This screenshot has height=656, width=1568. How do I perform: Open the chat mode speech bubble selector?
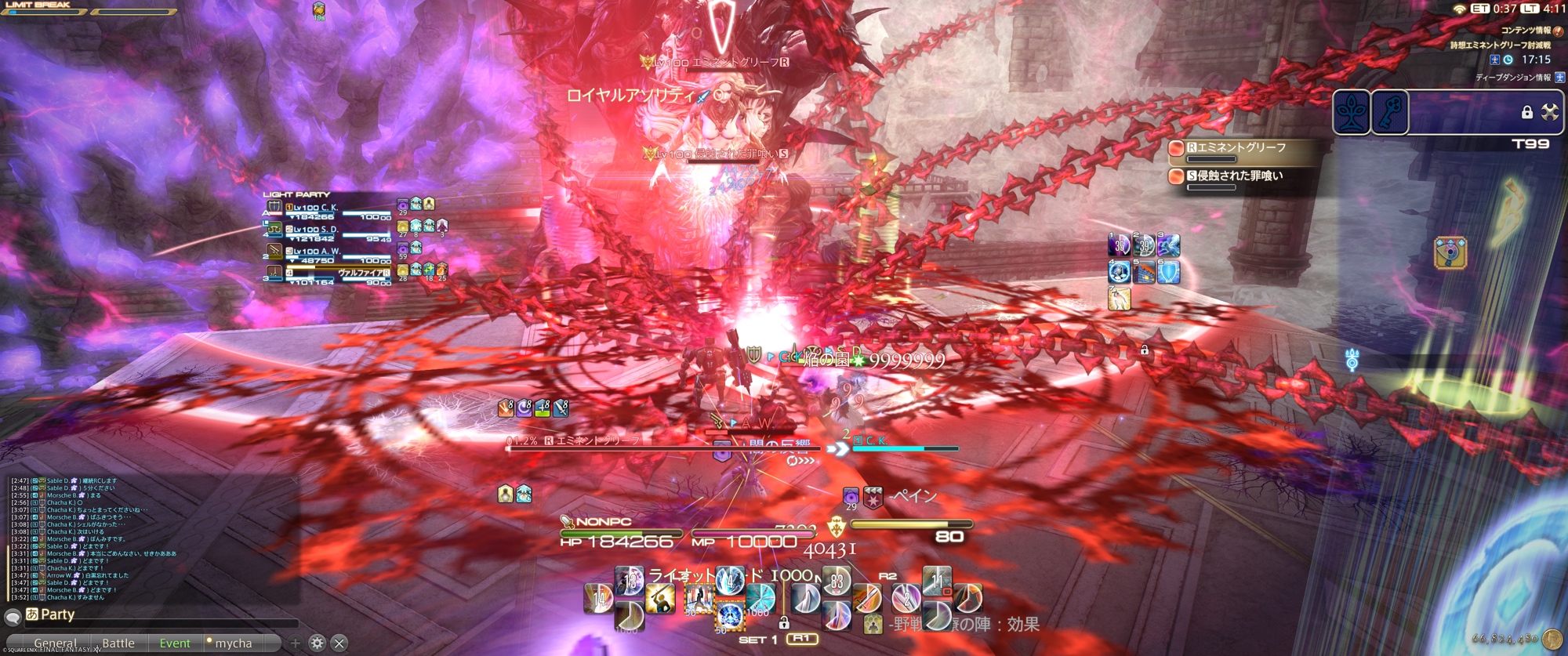[x=13, y=617]
